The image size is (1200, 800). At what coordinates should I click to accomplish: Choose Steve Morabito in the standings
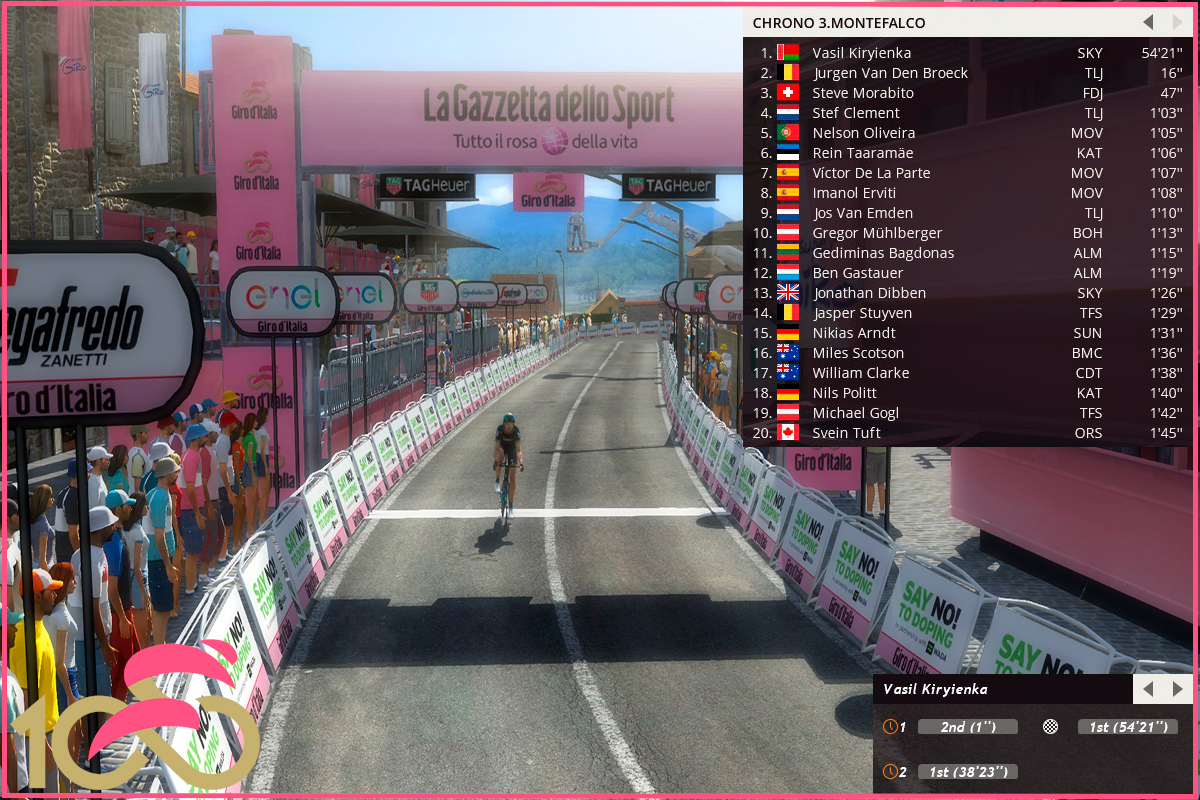(x=862, y=93)
